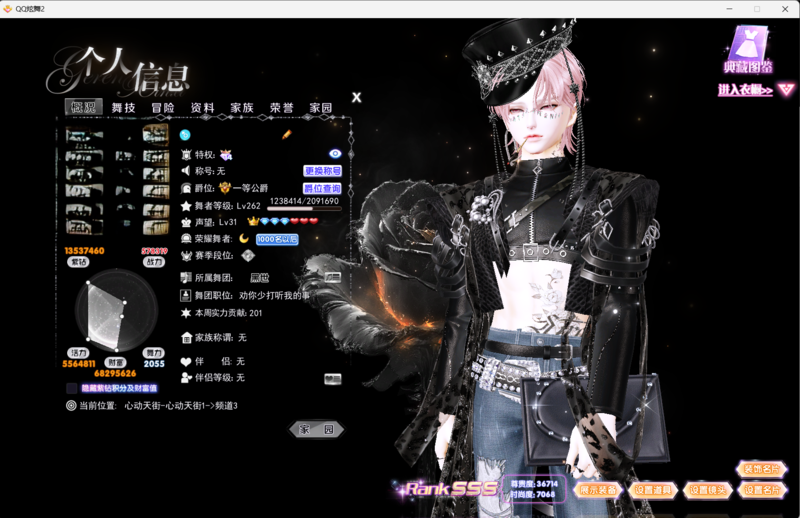The width and height of the screenshot is (800, 518).
Task: Click the 更换称号 button
Action: coord(322,171)
